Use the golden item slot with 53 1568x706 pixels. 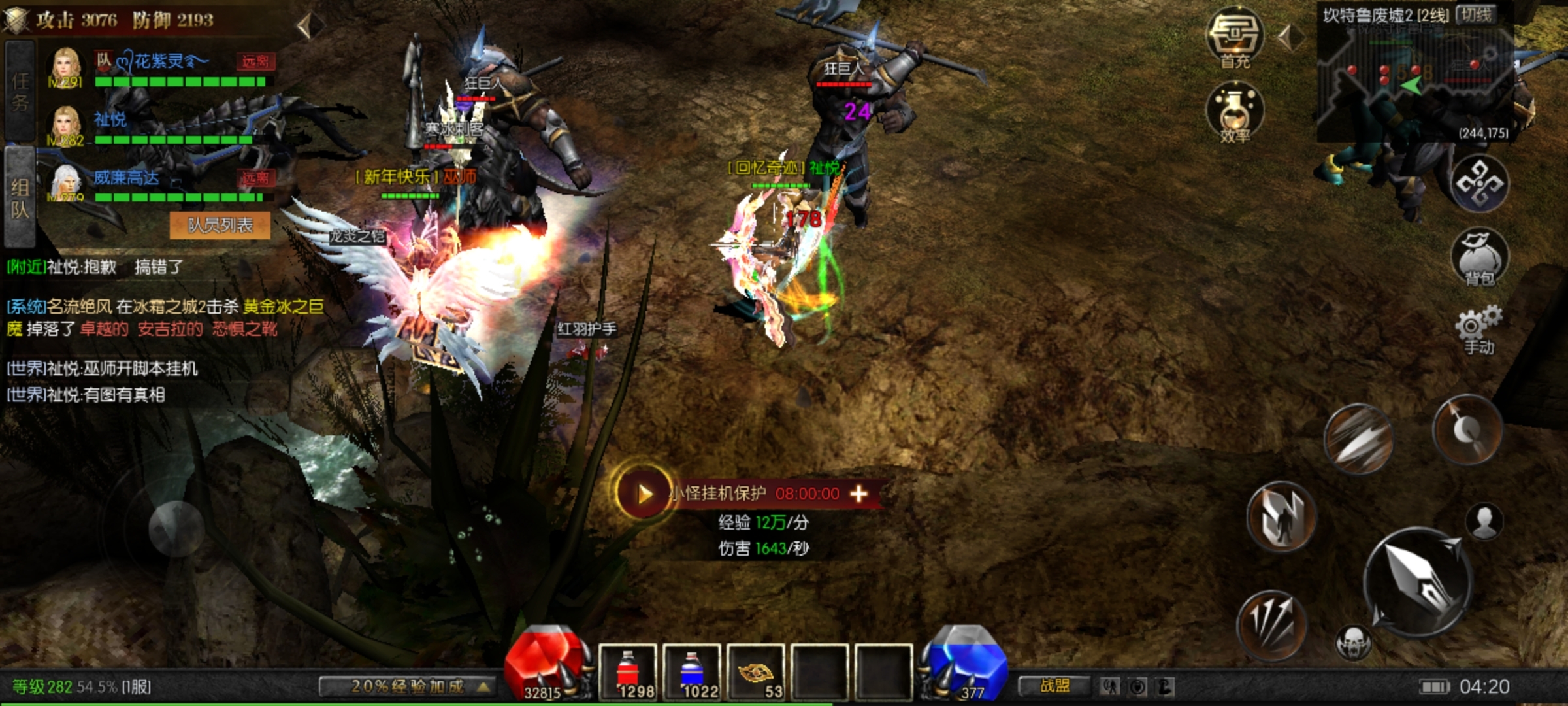[755, 672]
